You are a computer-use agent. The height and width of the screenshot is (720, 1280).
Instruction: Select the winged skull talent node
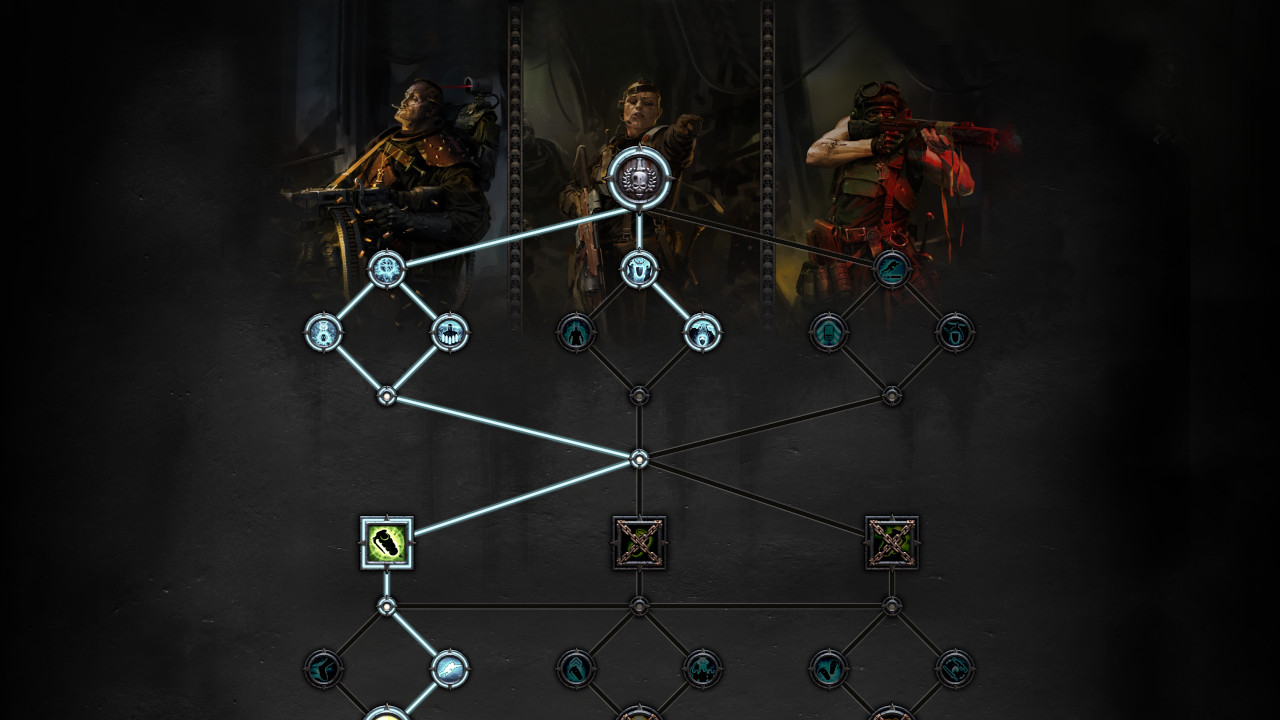tap(386, 270)
